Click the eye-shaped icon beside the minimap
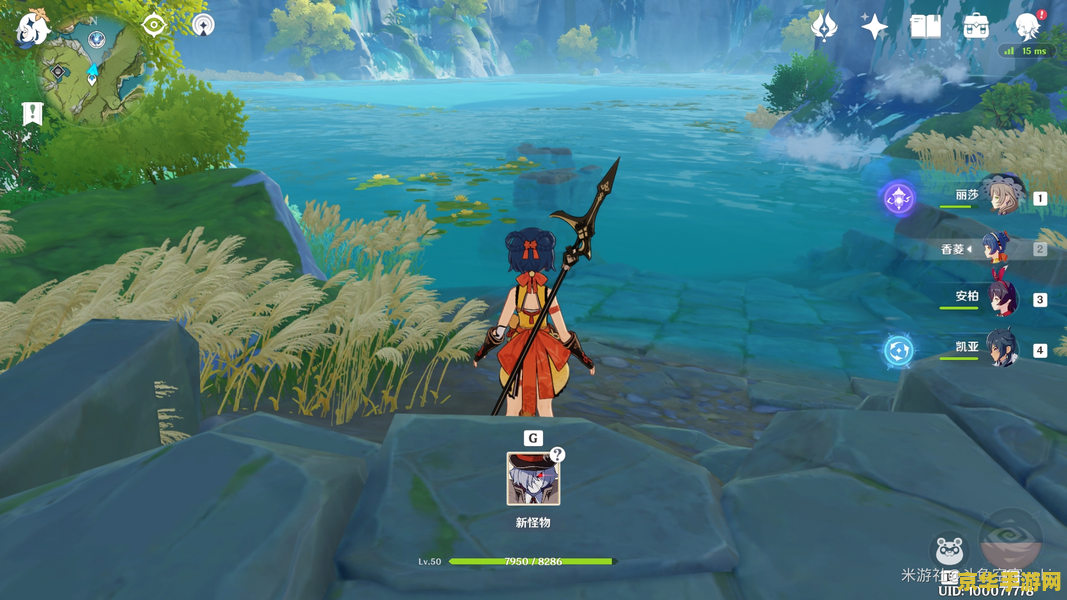 click(154, 25)
